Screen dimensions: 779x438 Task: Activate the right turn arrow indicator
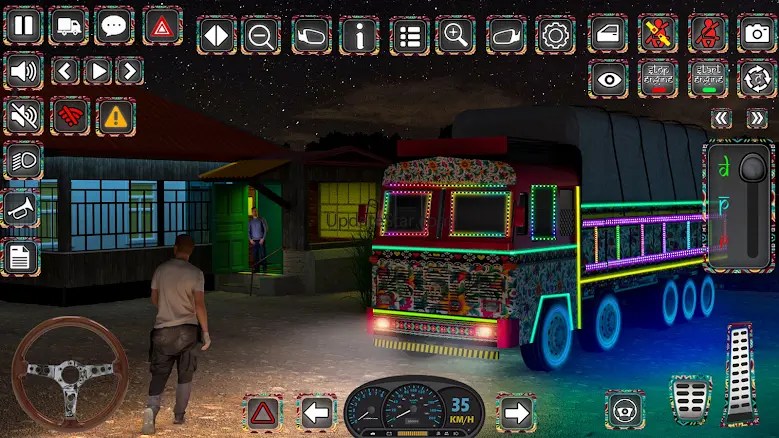(x=516, y=411)
